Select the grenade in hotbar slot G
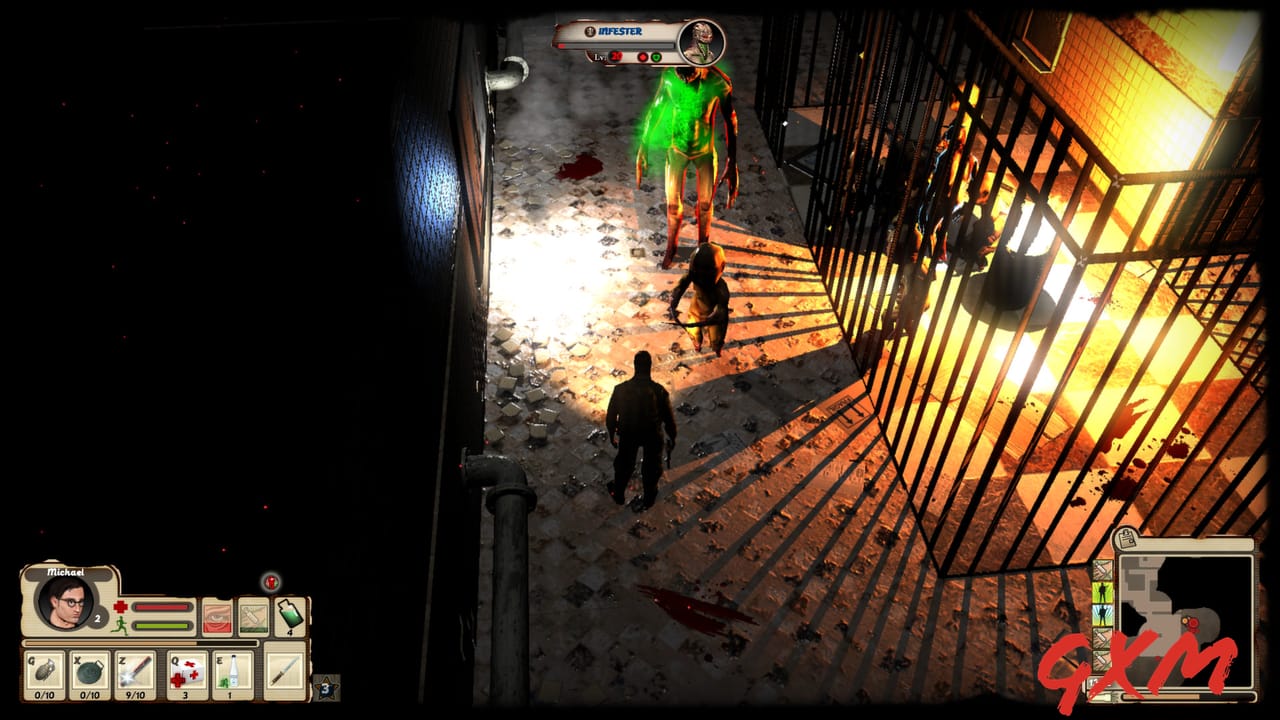Screen dimensions: 1280x720 [x=44, y=669]
